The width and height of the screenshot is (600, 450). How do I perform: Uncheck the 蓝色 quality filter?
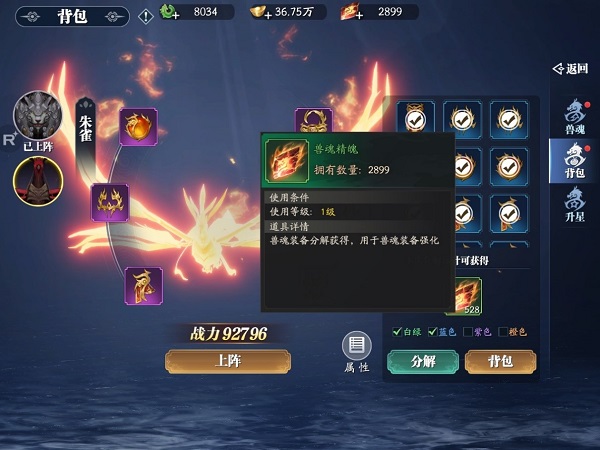pos(432,332)
